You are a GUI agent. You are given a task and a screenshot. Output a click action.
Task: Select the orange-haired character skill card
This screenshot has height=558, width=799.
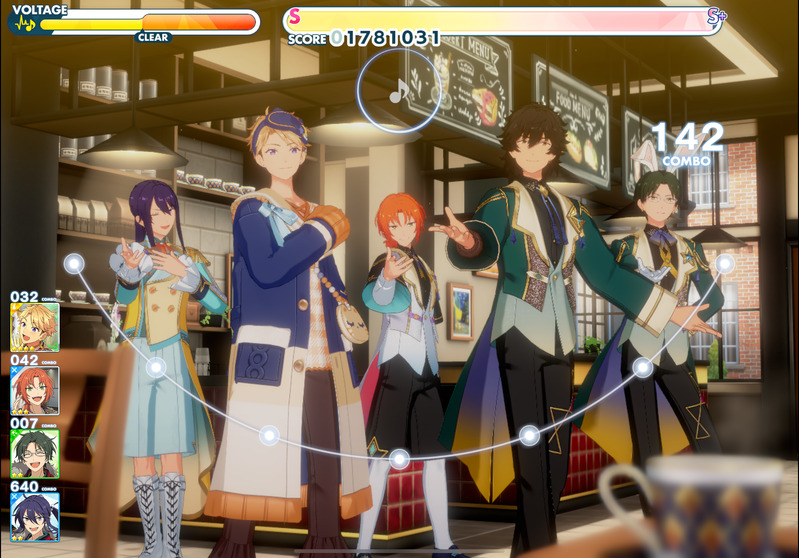35,390
